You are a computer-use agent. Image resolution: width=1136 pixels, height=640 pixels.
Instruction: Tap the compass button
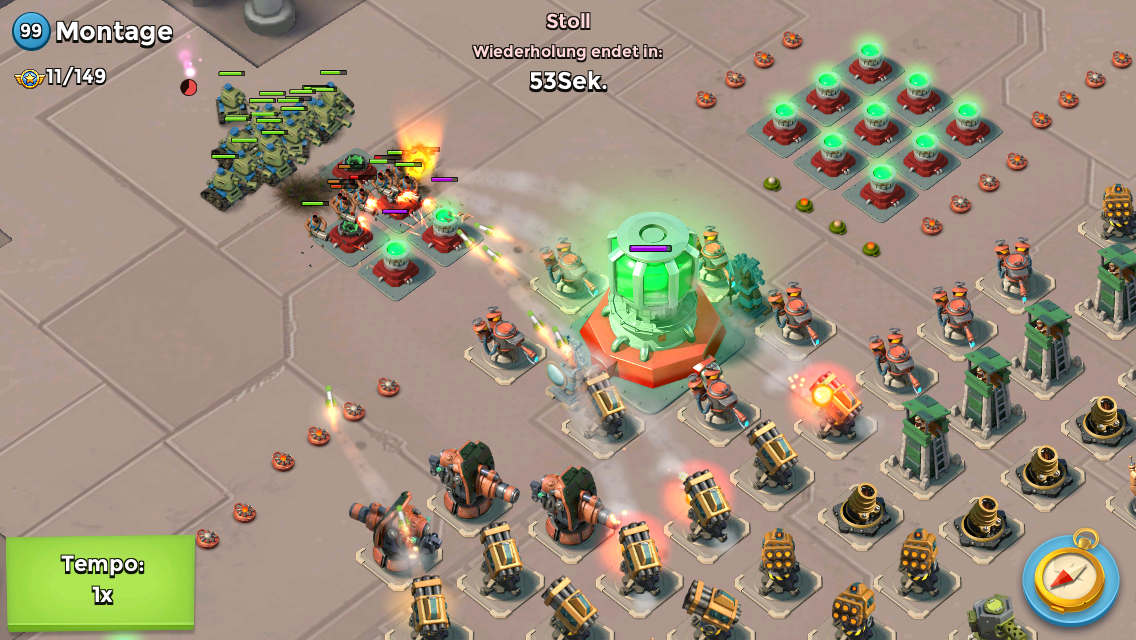(1069, 578)
